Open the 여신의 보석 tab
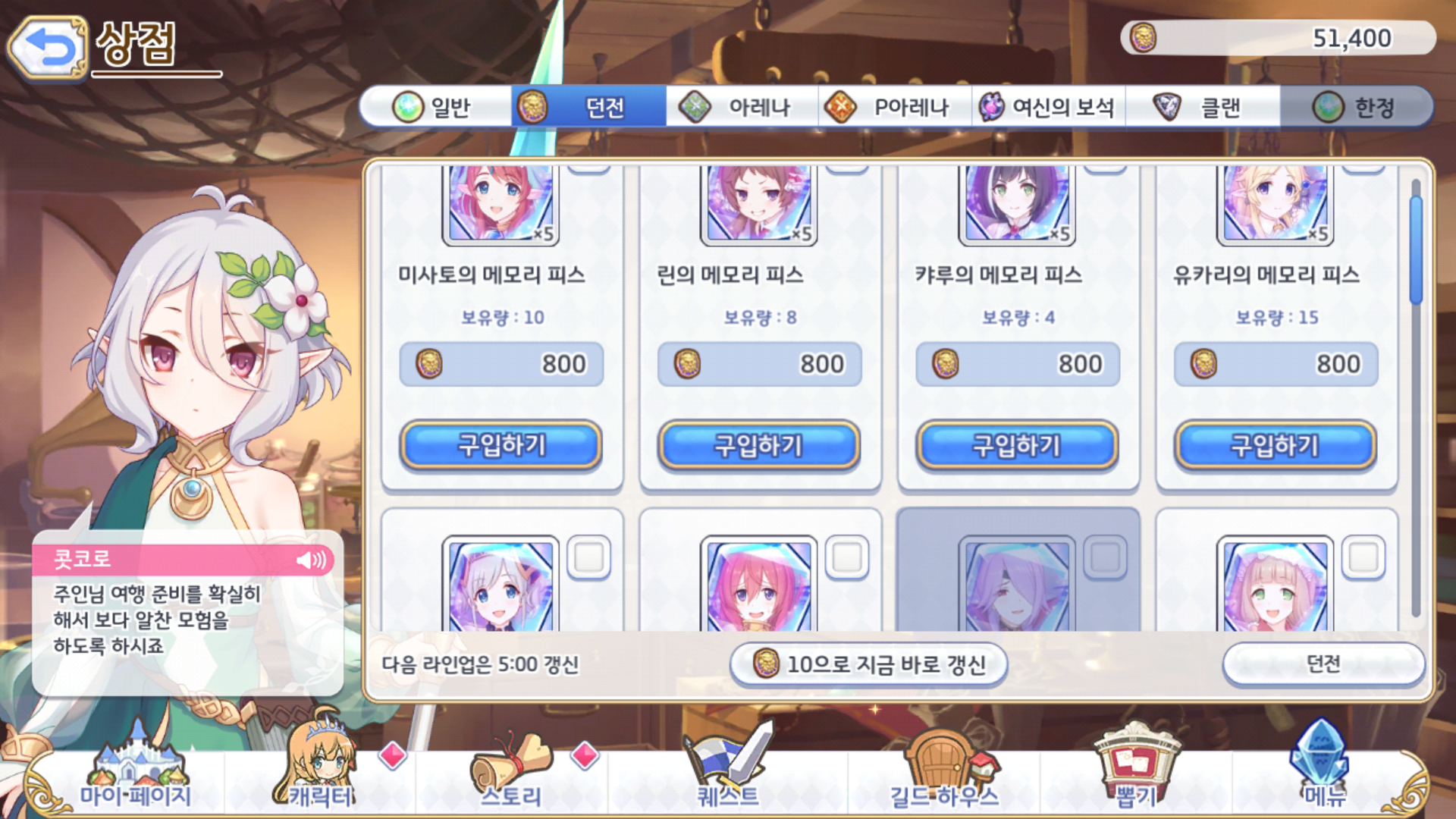The width and height of the screenshot is (1456, 819). [1048, 108]
